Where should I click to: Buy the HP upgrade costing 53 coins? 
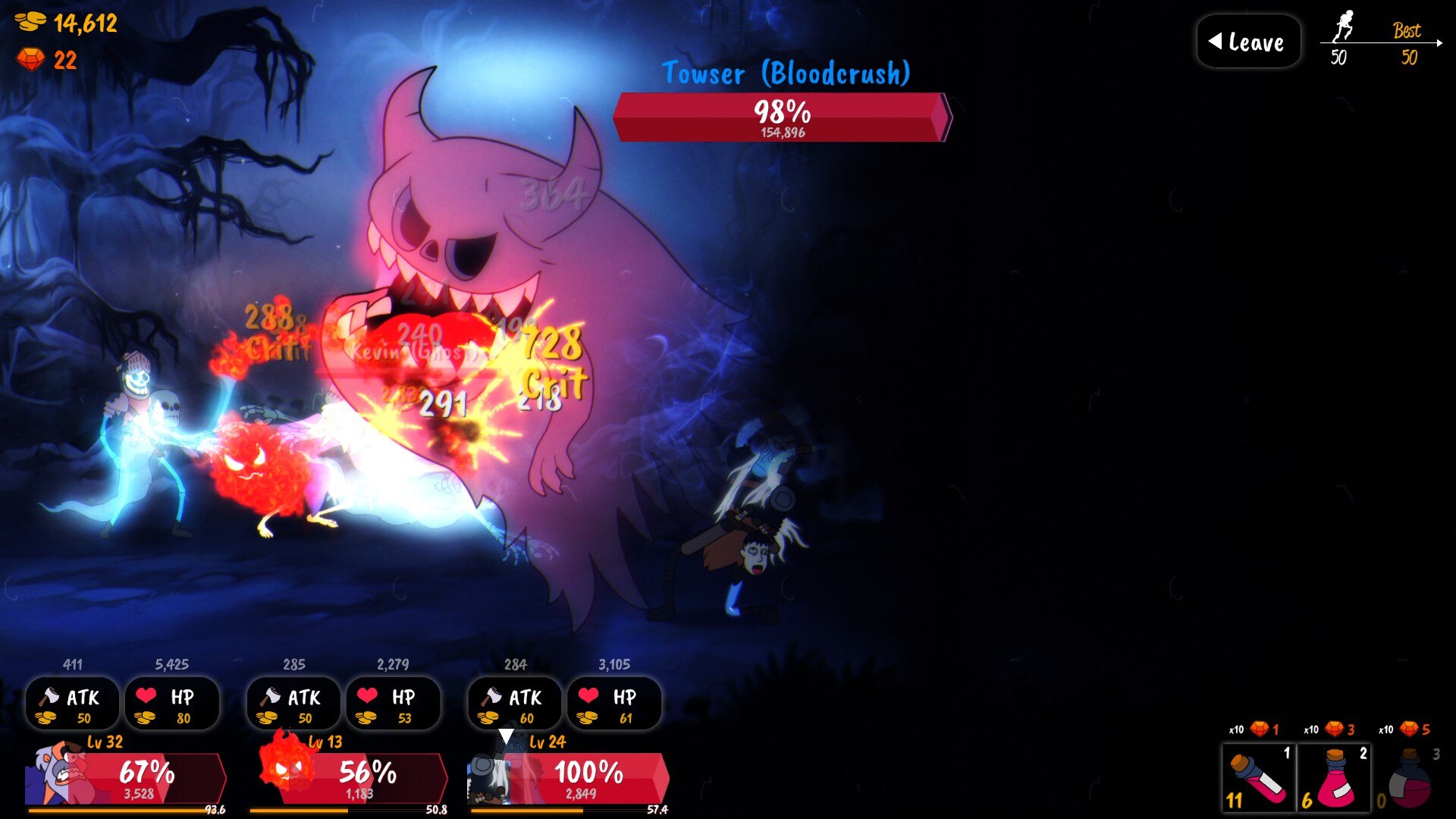coord(393,704)
